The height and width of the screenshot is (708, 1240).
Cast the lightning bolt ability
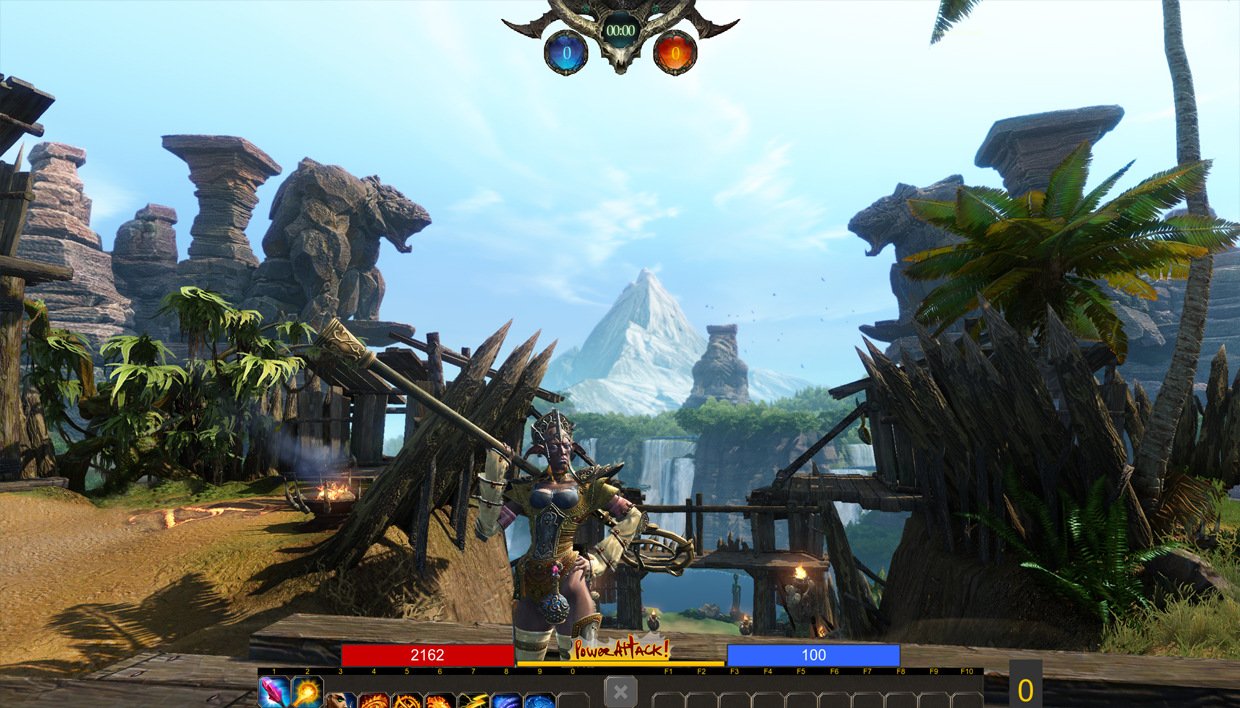click(473, 700)
